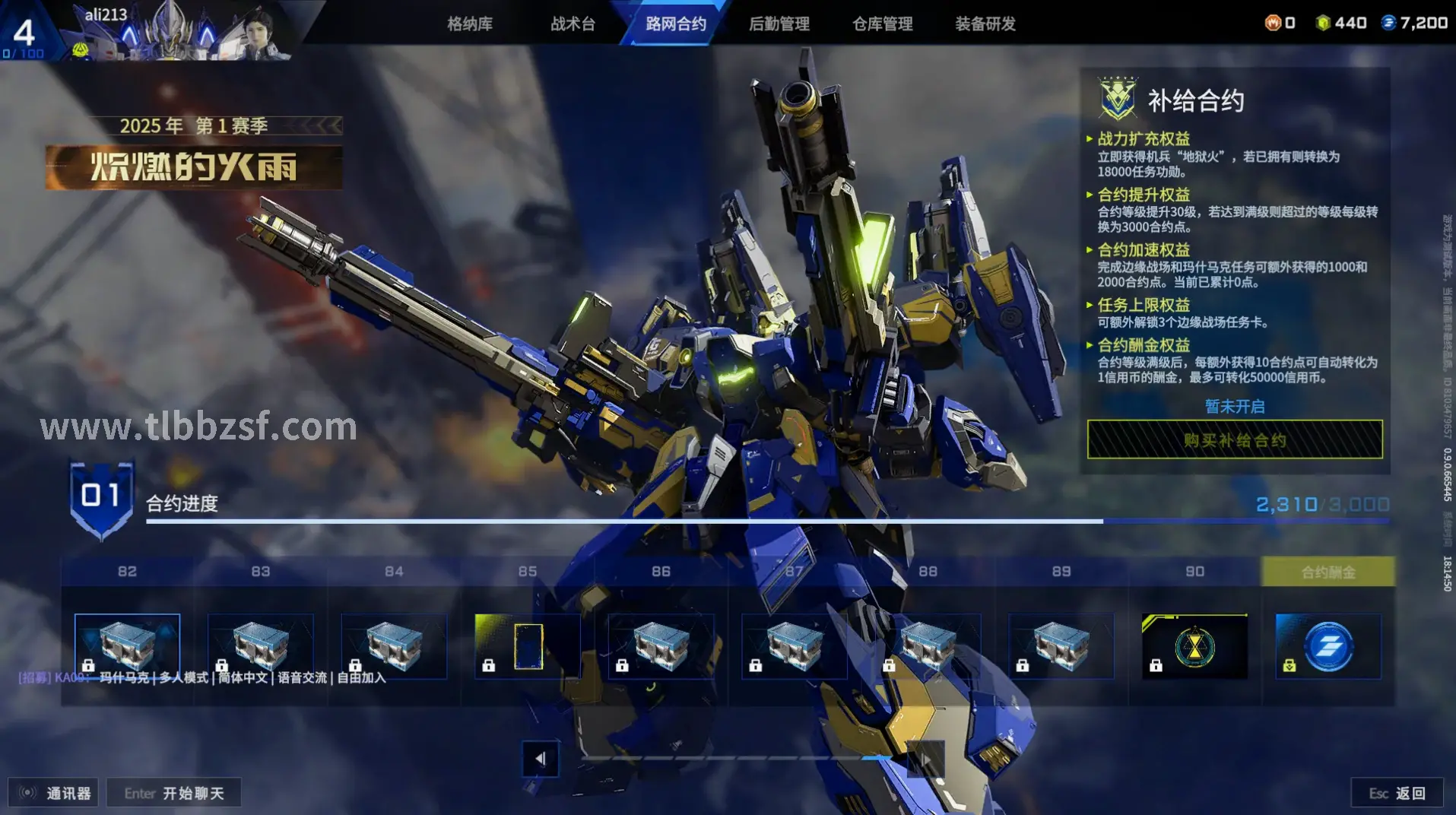
Task: Switch to the 装备研发 tab
Action: tap(985, 24)
